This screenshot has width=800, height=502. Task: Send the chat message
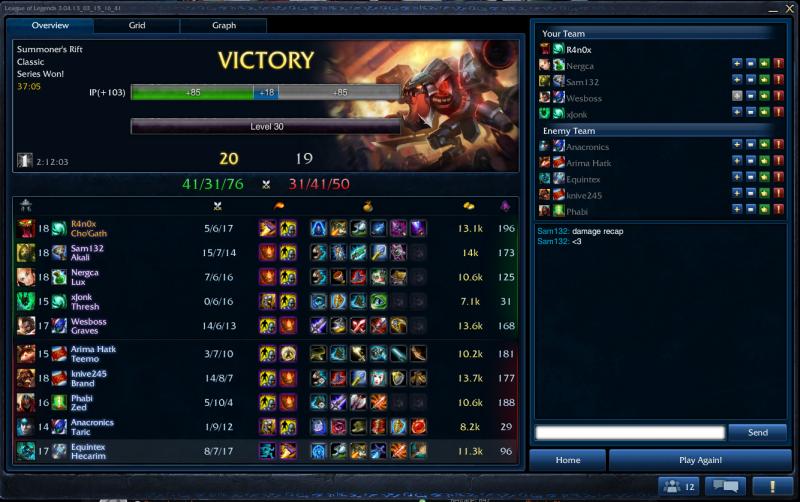tap(757, 433)
